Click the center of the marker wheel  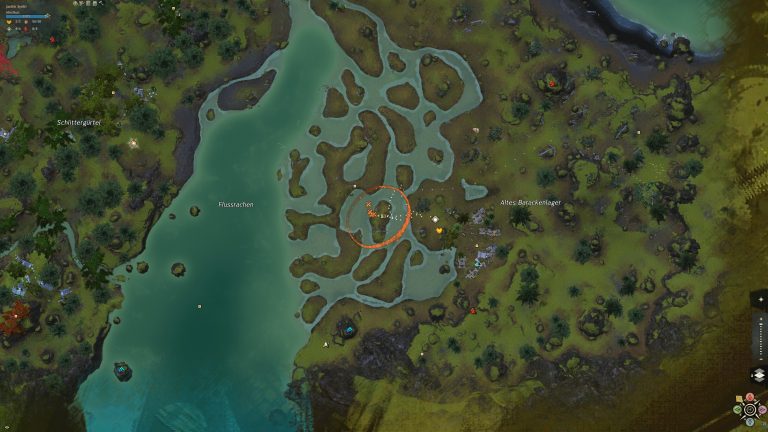[x=750, y=409]
